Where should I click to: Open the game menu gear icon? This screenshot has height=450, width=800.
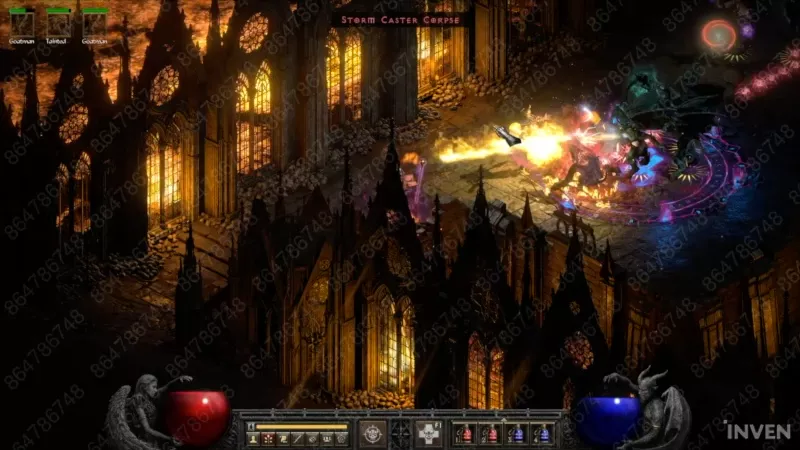point(342,438)
